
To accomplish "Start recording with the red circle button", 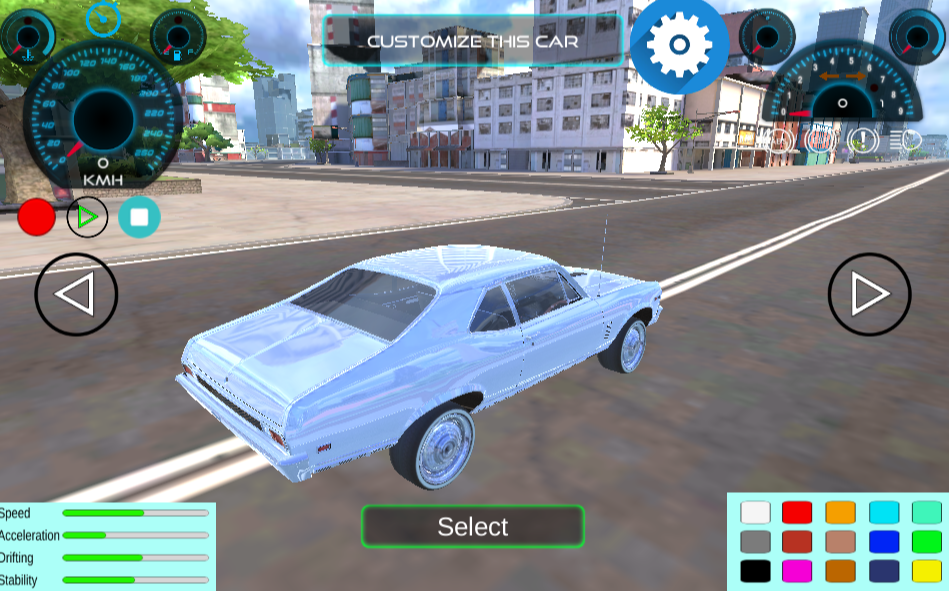I will click(37, 217).
